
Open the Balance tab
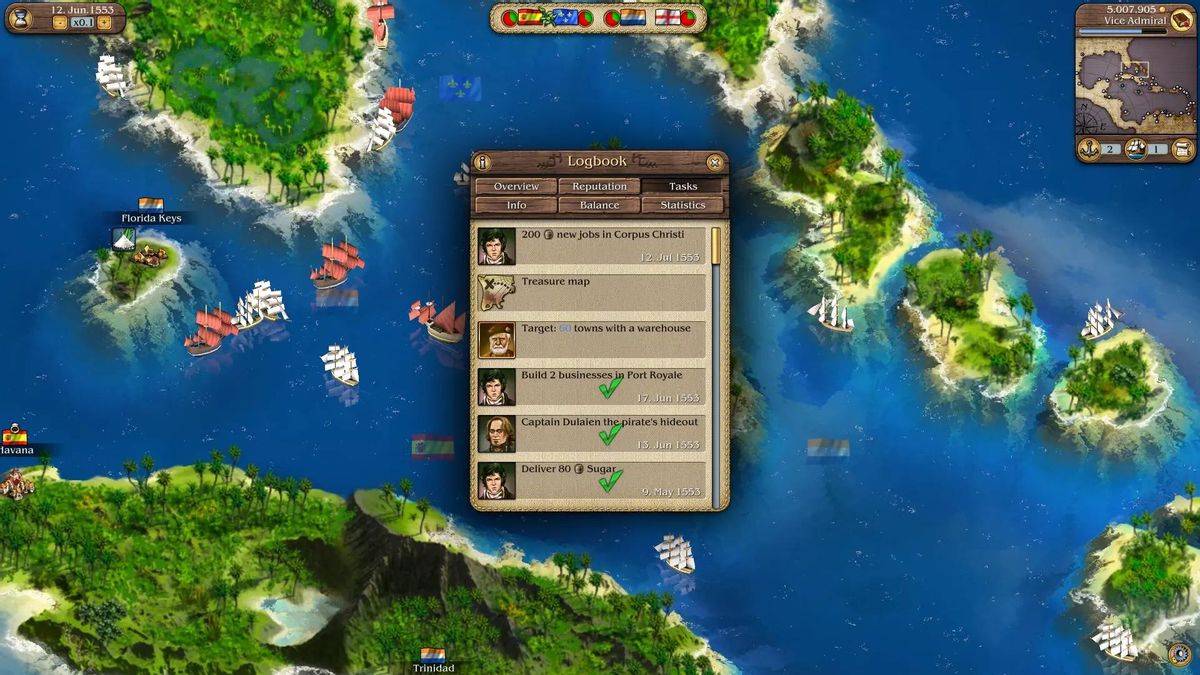point(600,205)
